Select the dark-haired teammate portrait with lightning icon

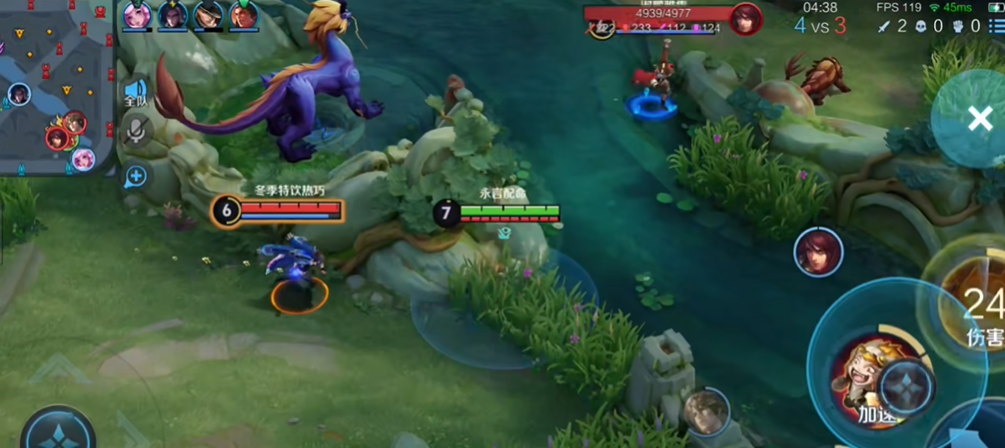pos(173,15)
